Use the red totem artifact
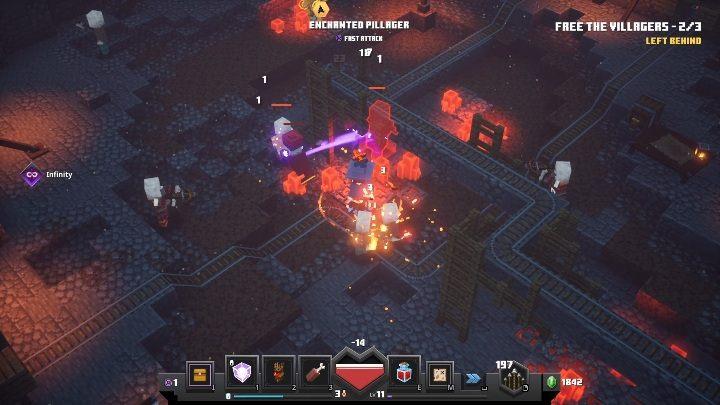 click(x=279, y=373)
